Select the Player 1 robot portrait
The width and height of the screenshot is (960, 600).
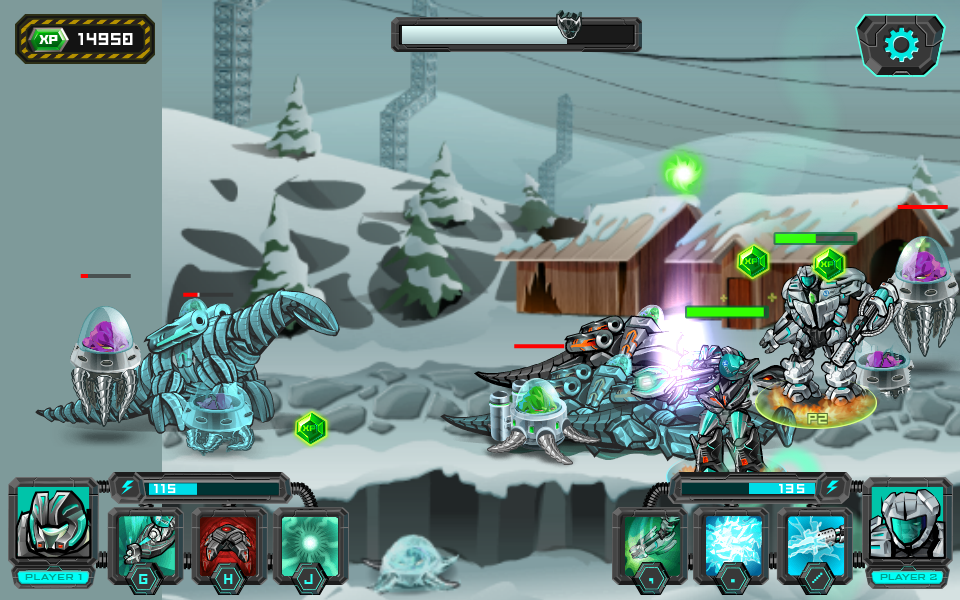pos(54,523)
